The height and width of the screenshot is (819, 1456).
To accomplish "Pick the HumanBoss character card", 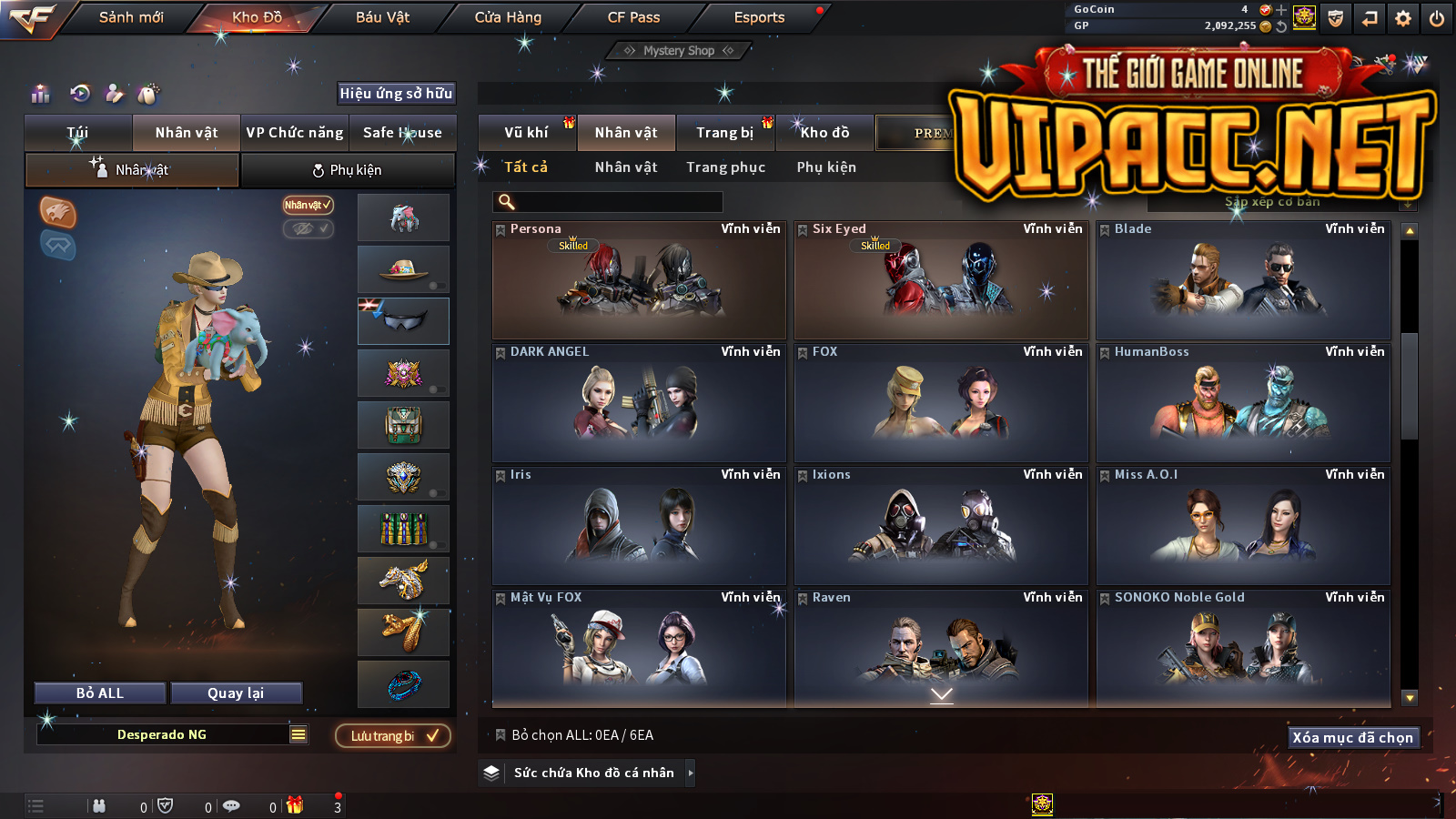I will pyautogui.click(x=1243, y=403).
